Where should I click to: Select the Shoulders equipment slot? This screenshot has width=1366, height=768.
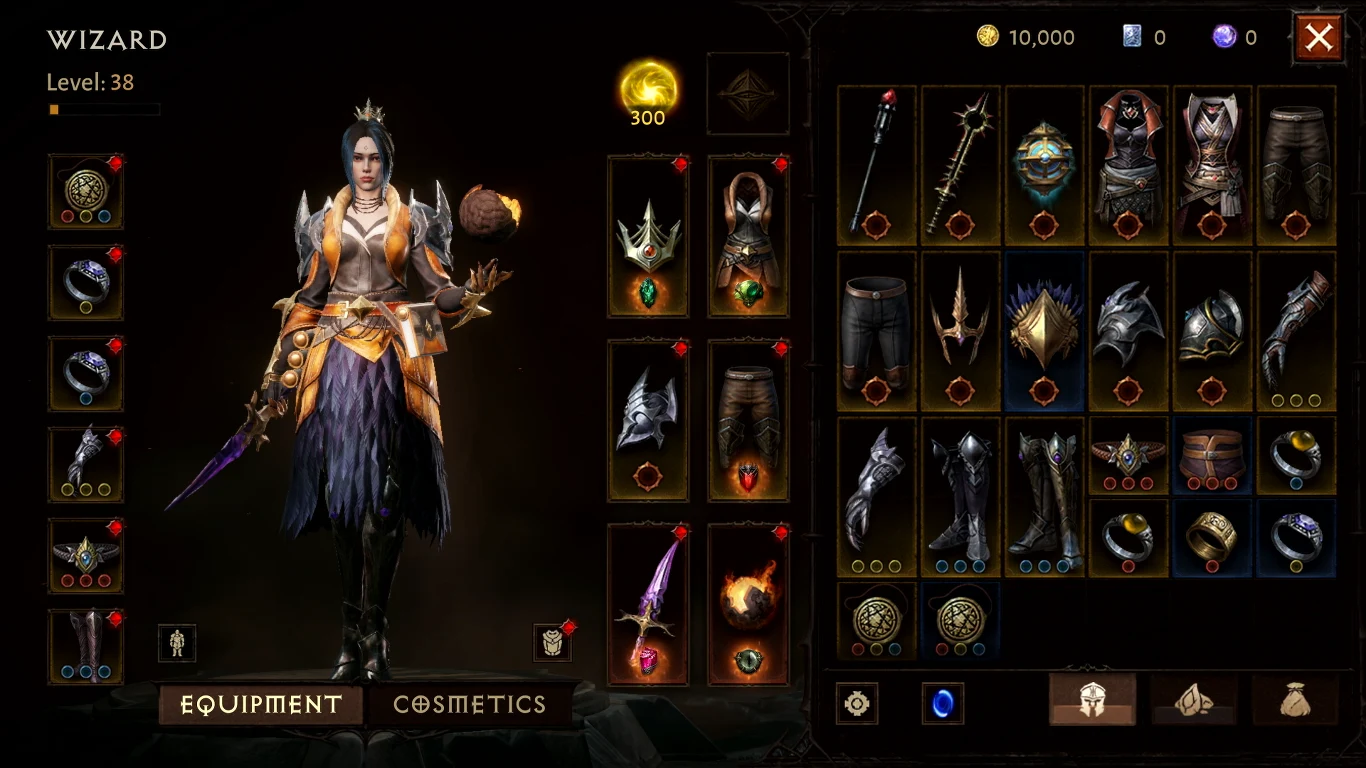(648, 418)
